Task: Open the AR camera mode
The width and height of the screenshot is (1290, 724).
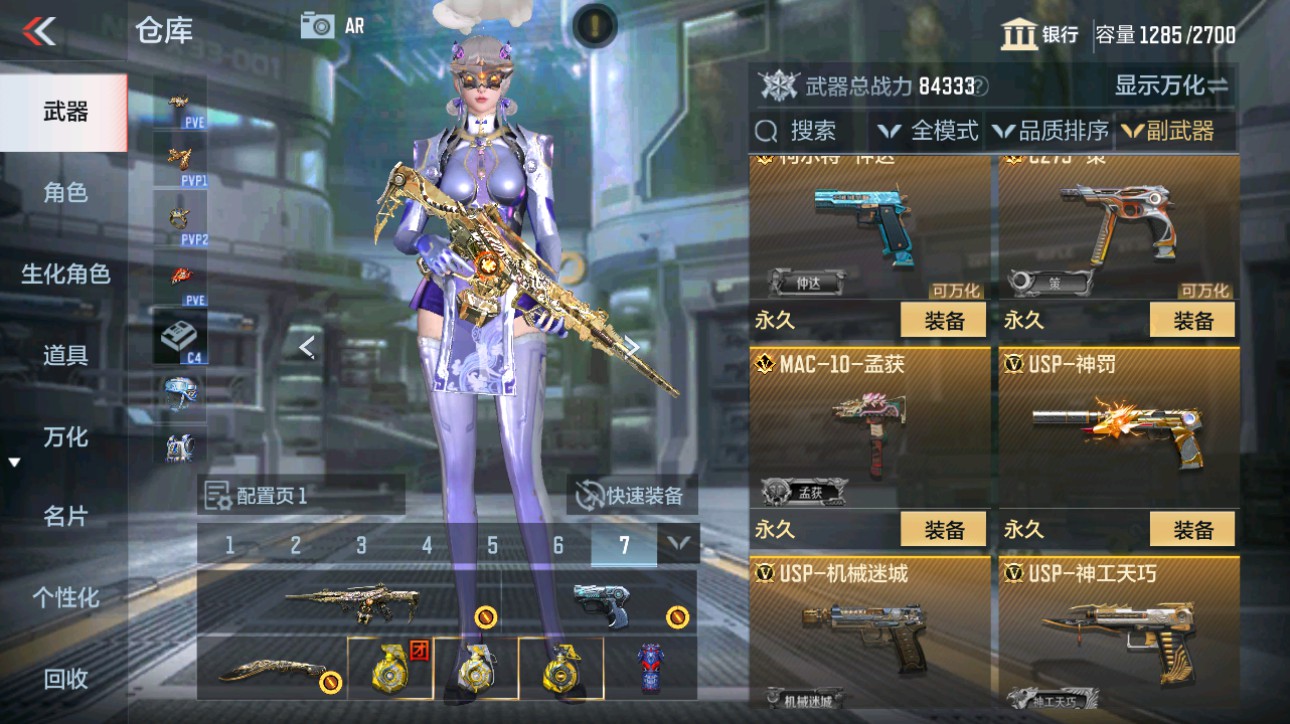Action: click(x=320, y=26)
